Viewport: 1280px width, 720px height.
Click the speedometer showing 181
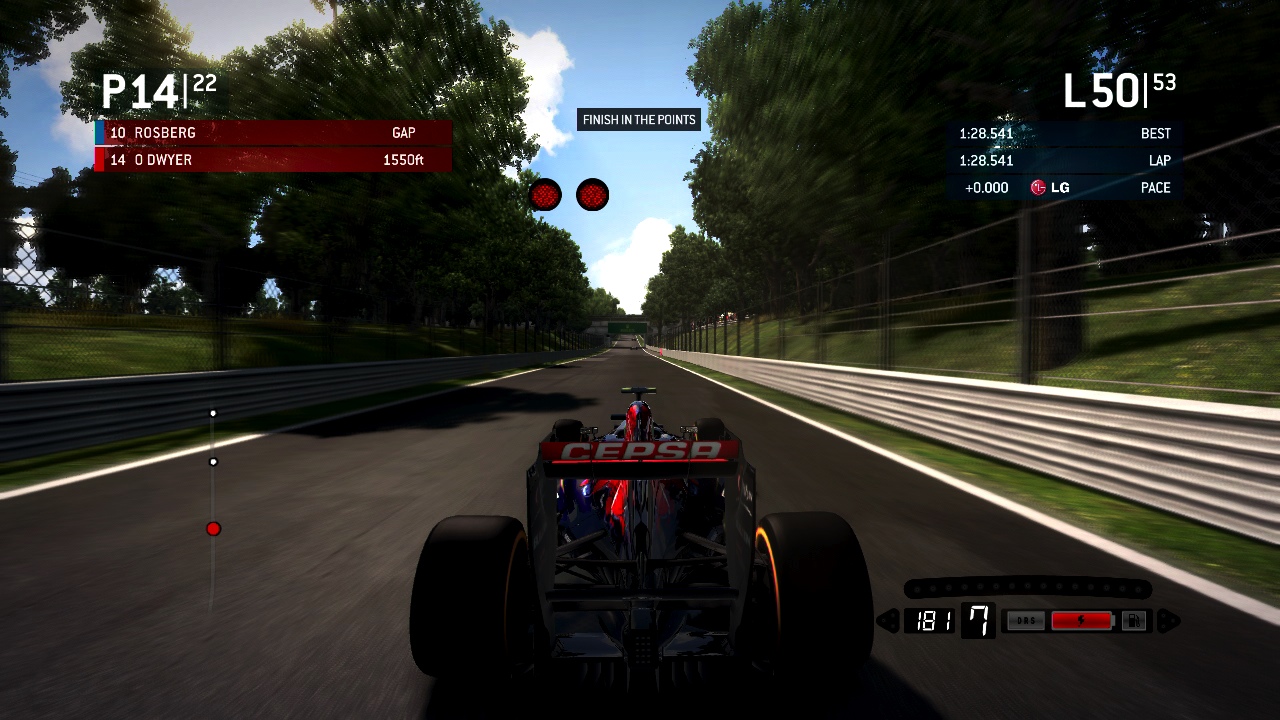(x=936, y=621)
